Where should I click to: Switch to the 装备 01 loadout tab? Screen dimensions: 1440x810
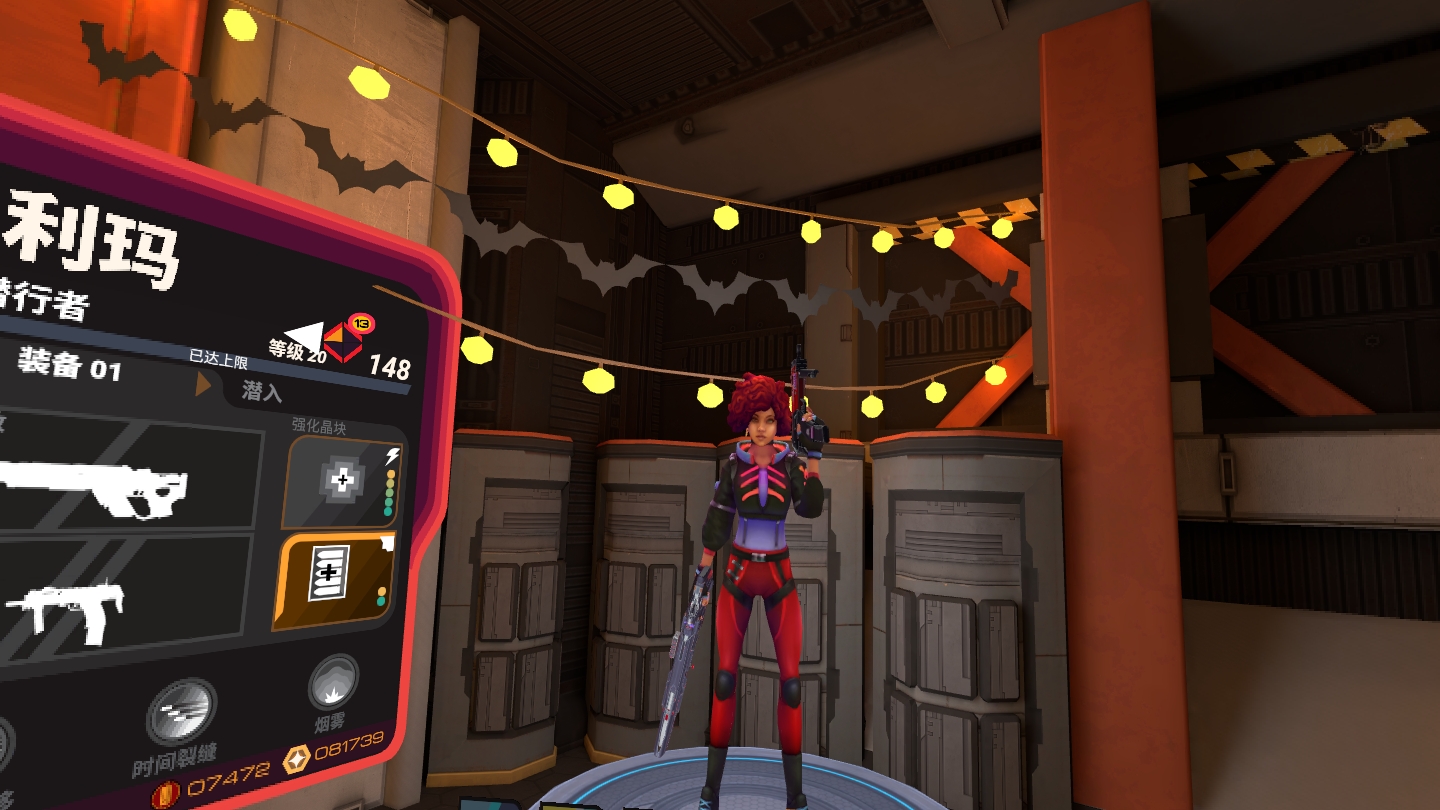coord(70,366)
